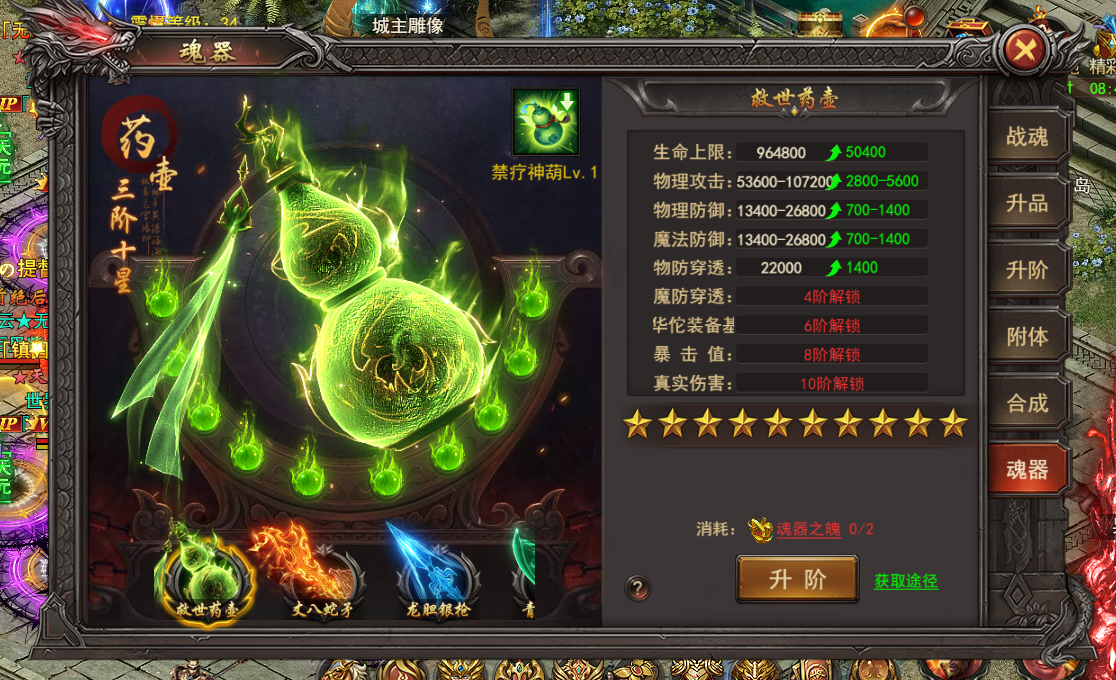Click the brown 升阶 upgrade button
The height and width of the screenshot is (680, 1116).
[797, 579]
